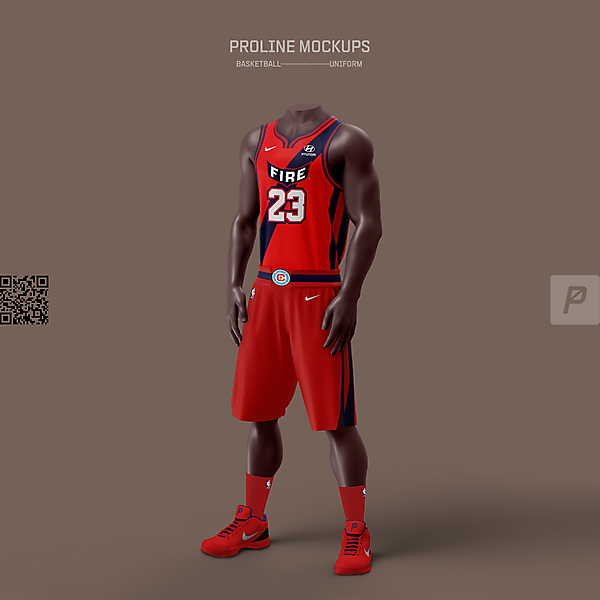
Task: Select the QR code
Action: tap(24, 300)
